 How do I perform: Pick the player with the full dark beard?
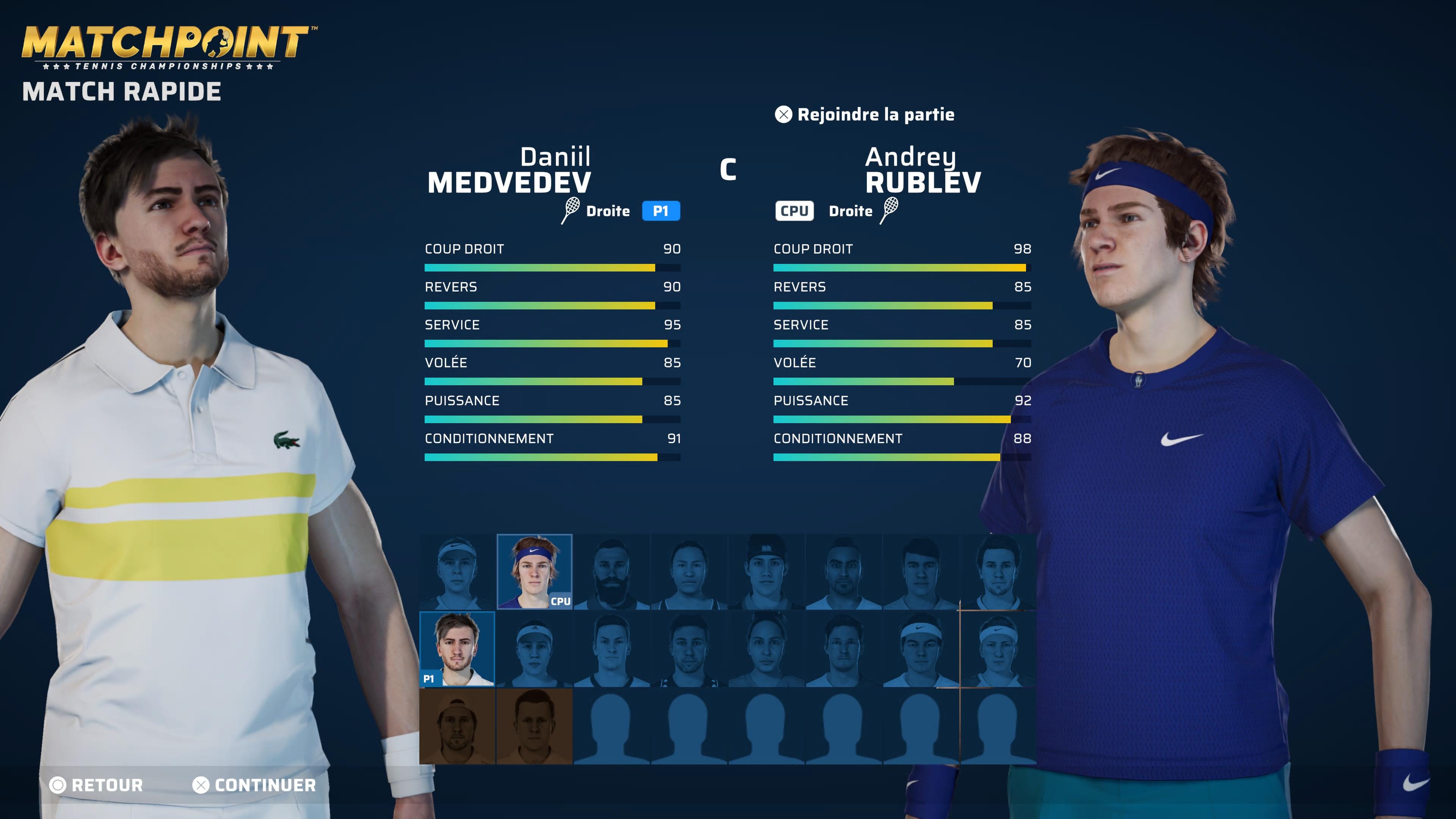[x=612, y=571]
